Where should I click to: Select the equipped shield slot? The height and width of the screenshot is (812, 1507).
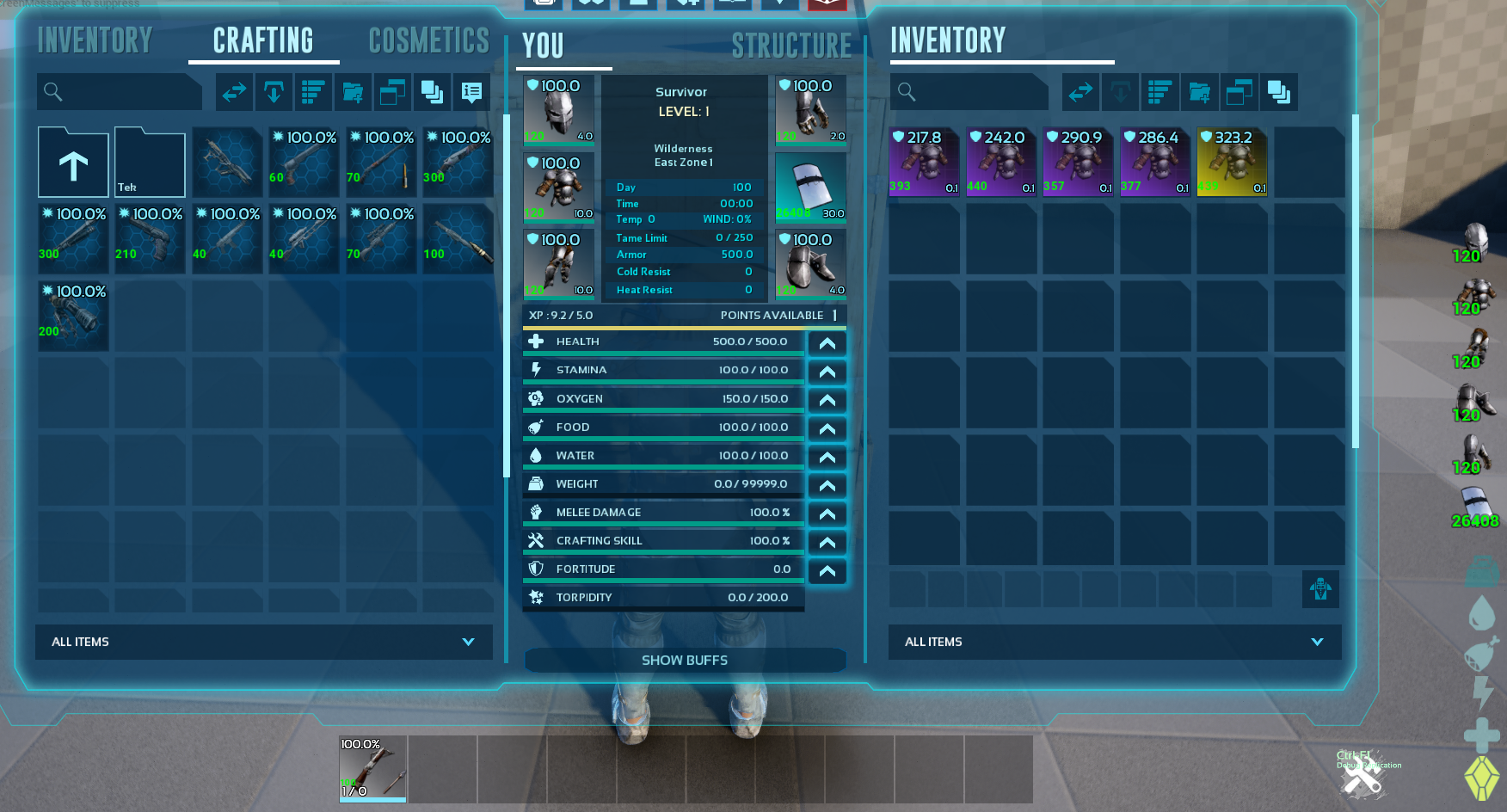tap(810, 187)
